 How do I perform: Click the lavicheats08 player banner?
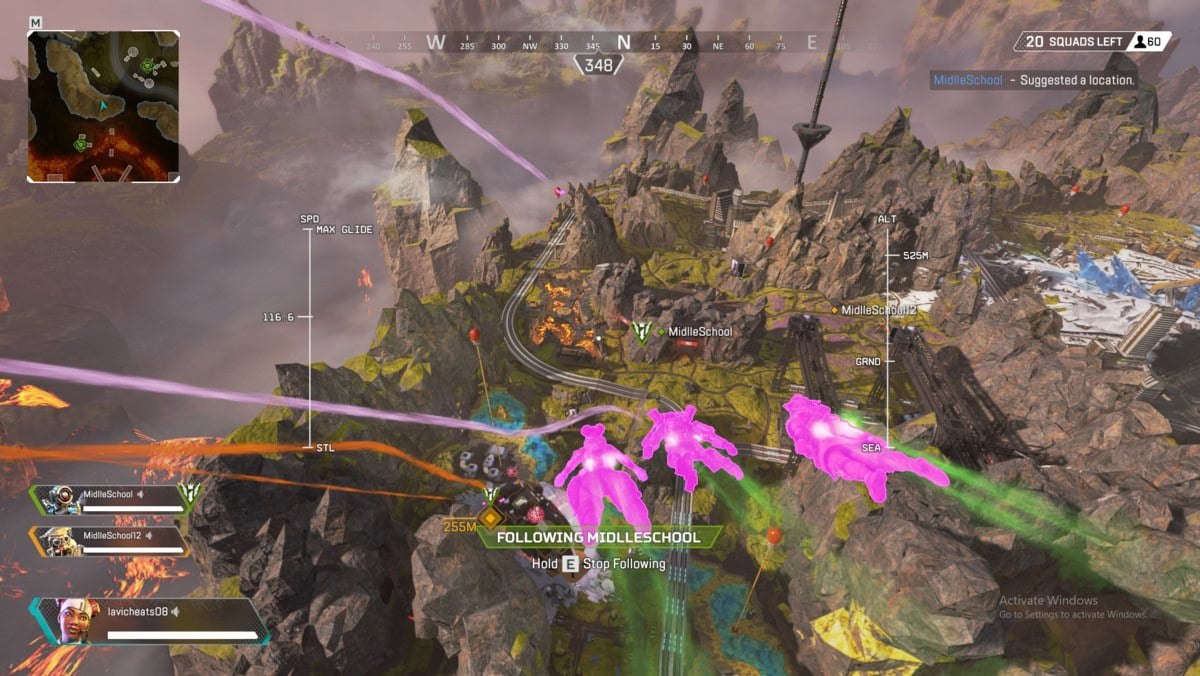150,620
